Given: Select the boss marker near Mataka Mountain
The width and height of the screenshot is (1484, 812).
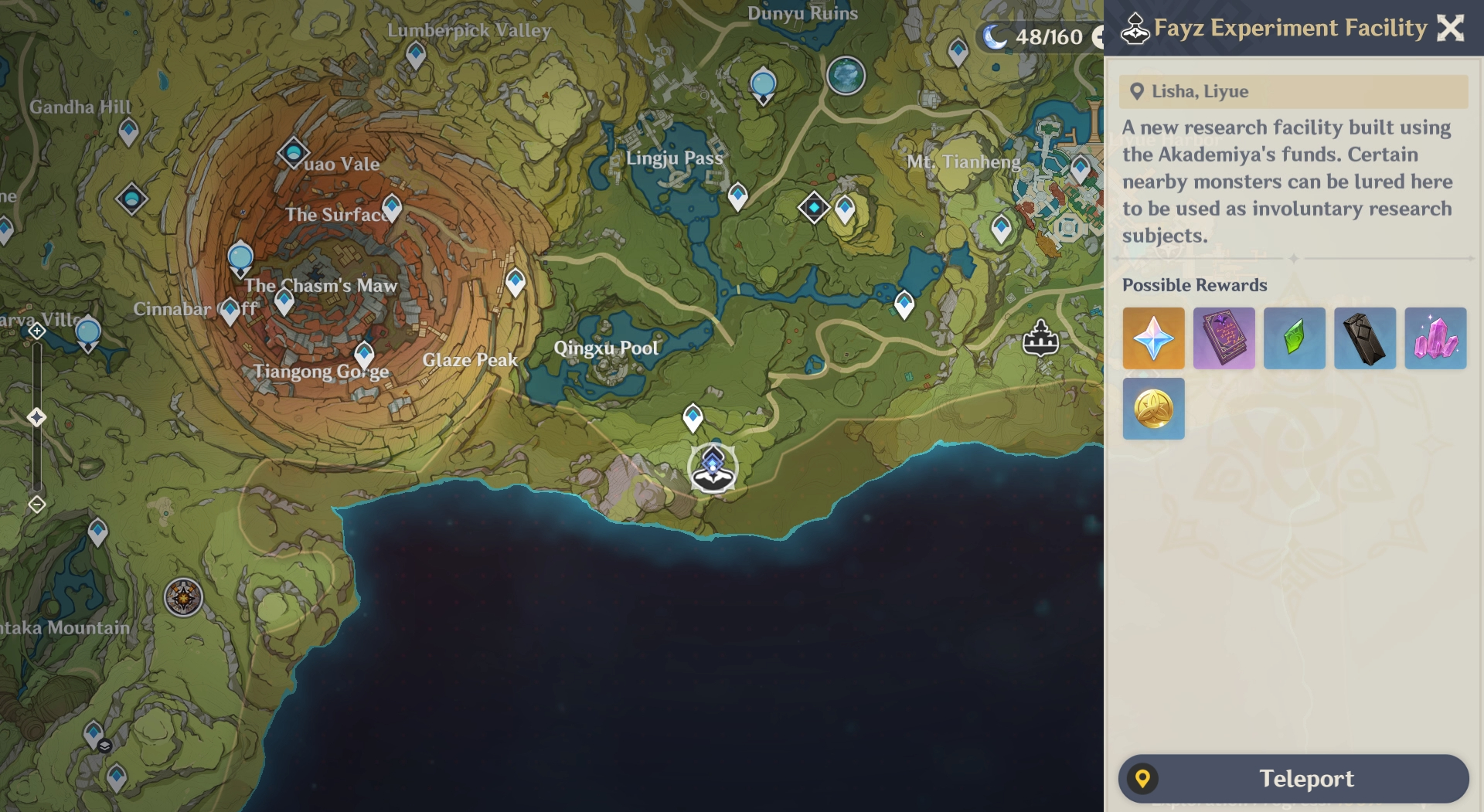Looking at the screenshot, I should pos(183,597).
